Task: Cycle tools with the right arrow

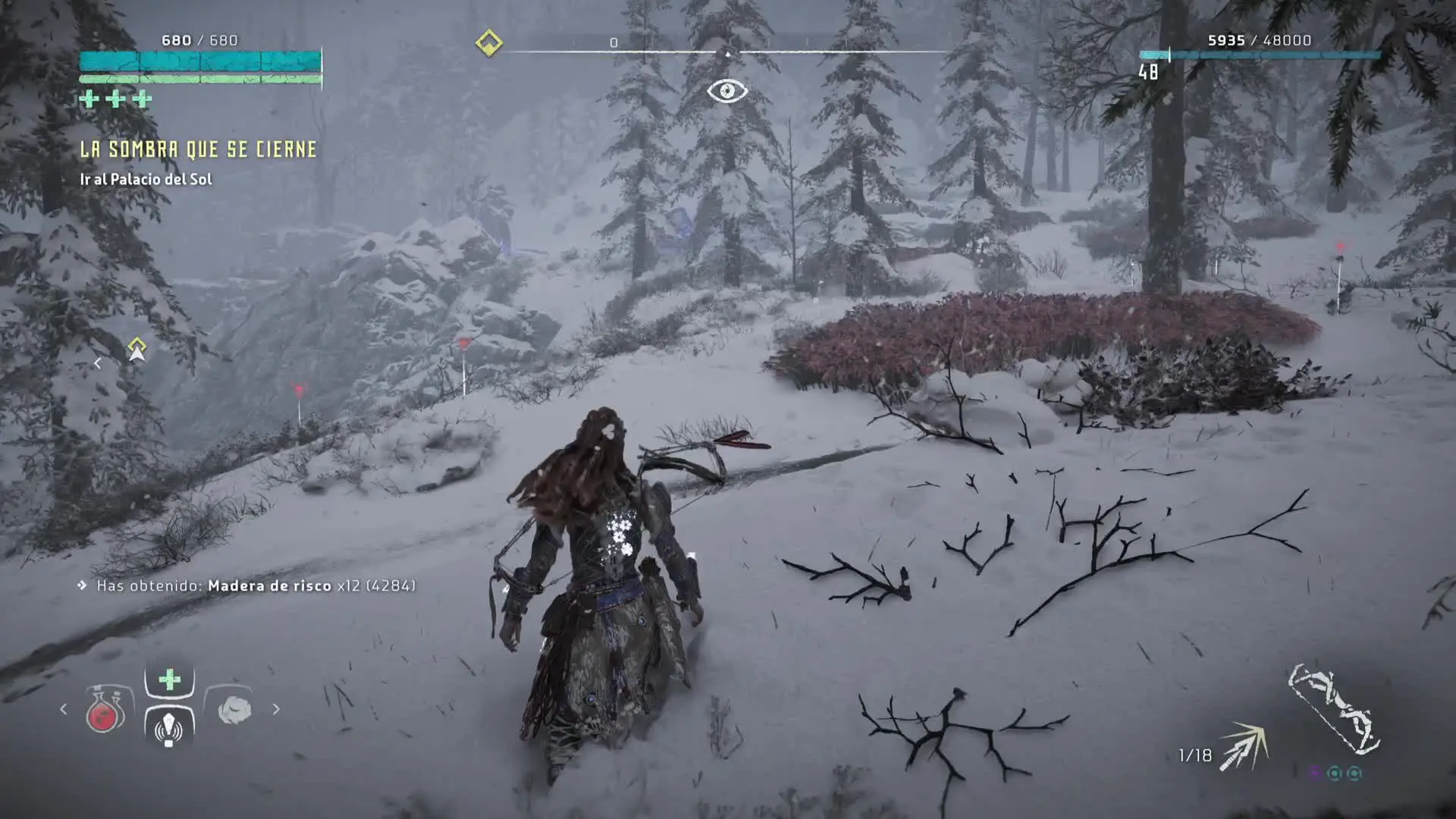Action: click(x=276, y=709)
